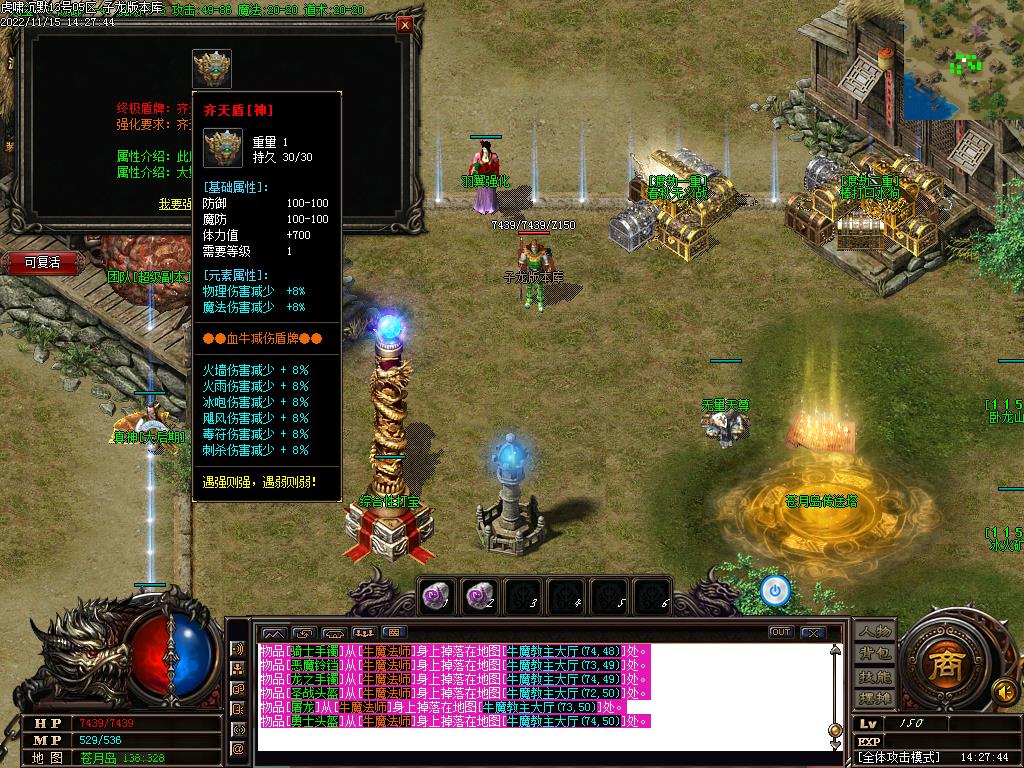Open the 商 shop round button
Image resolution: width=1024 pixels, height=768 pixels.
[941, 666]
